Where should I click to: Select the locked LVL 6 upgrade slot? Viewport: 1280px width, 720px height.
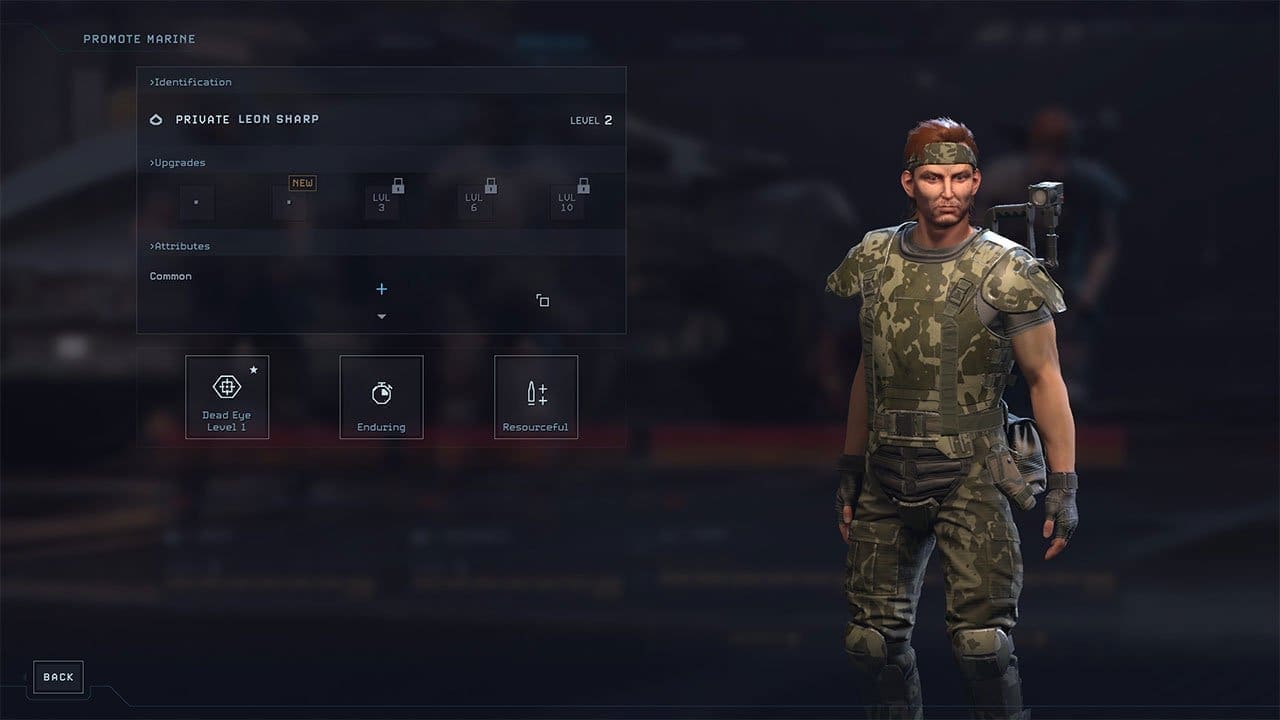(474, 203)
